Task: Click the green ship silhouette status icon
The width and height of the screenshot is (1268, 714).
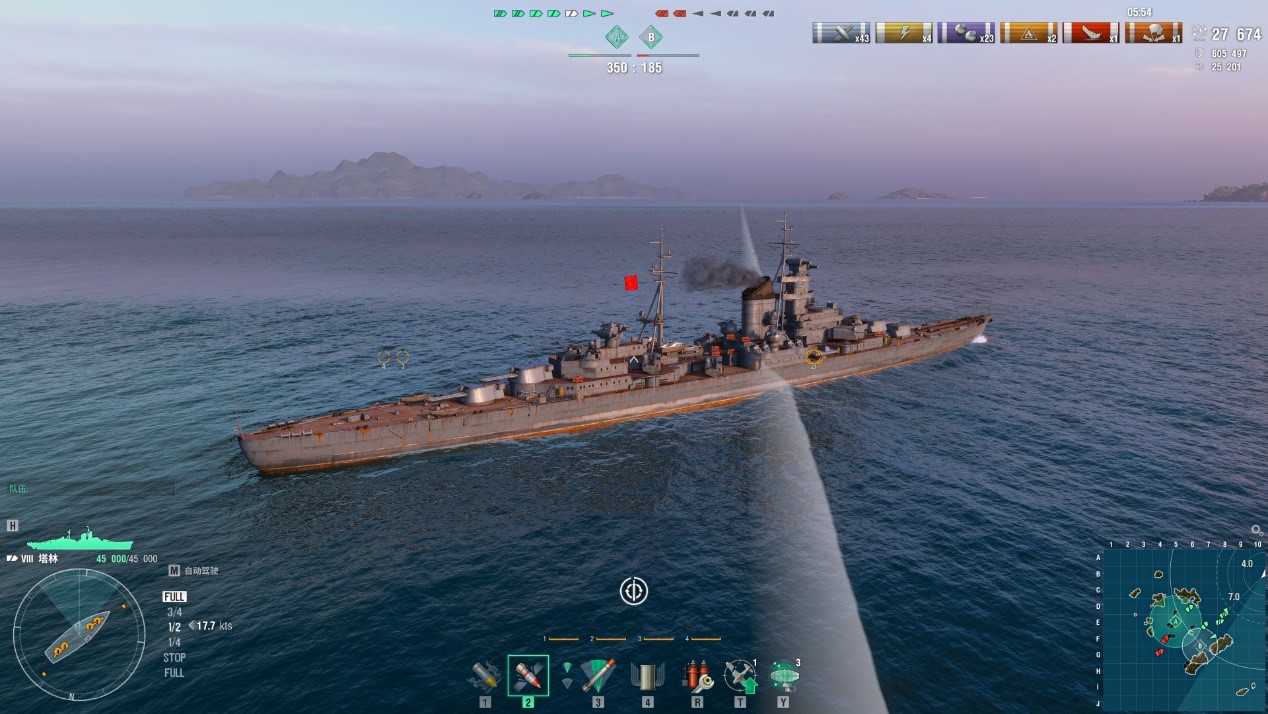Action: (x=80, y=540)
